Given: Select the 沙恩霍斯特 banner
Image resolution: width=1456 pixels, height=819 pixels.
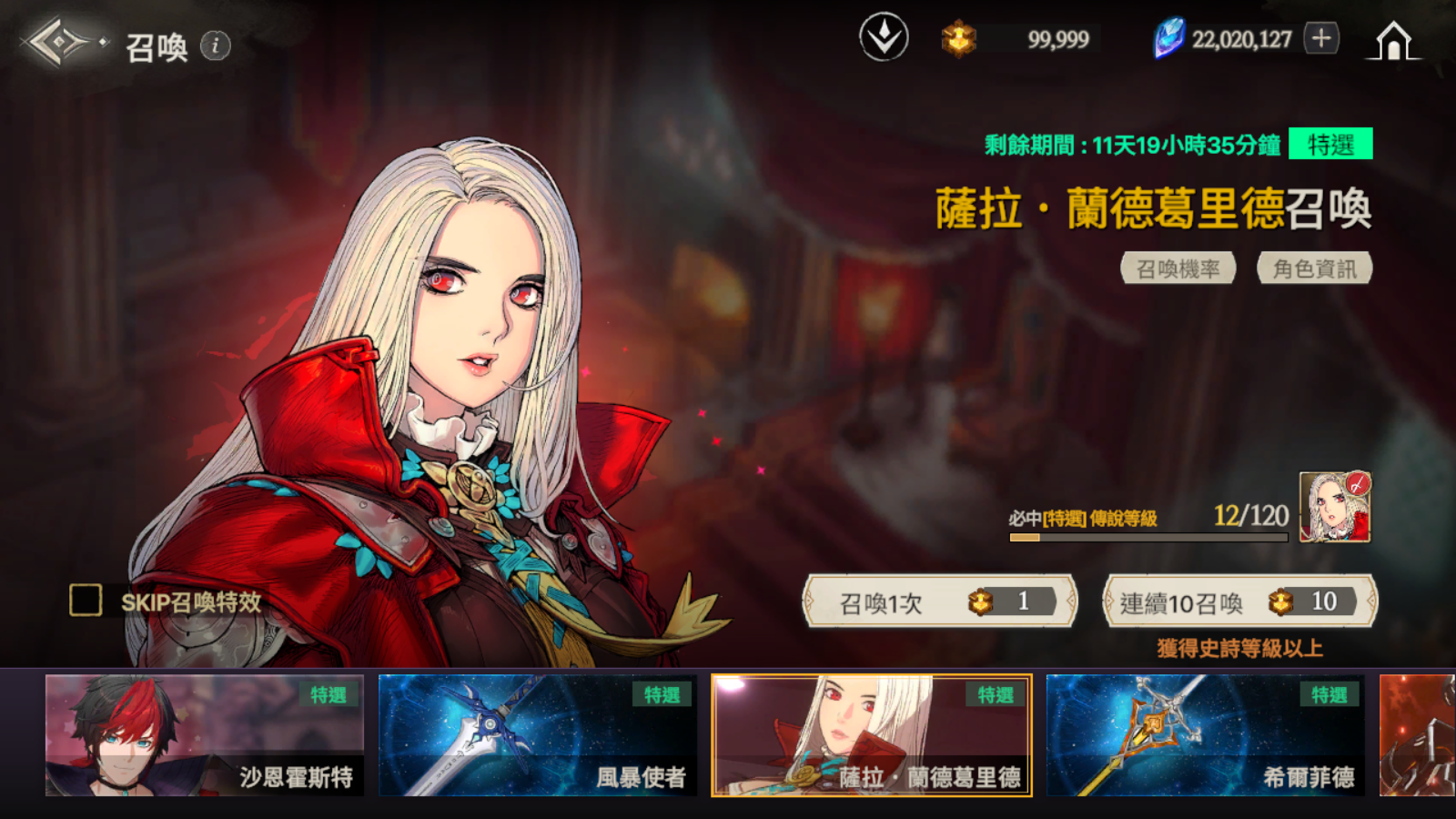Looking at the screenshot, I should pos(205,735).
